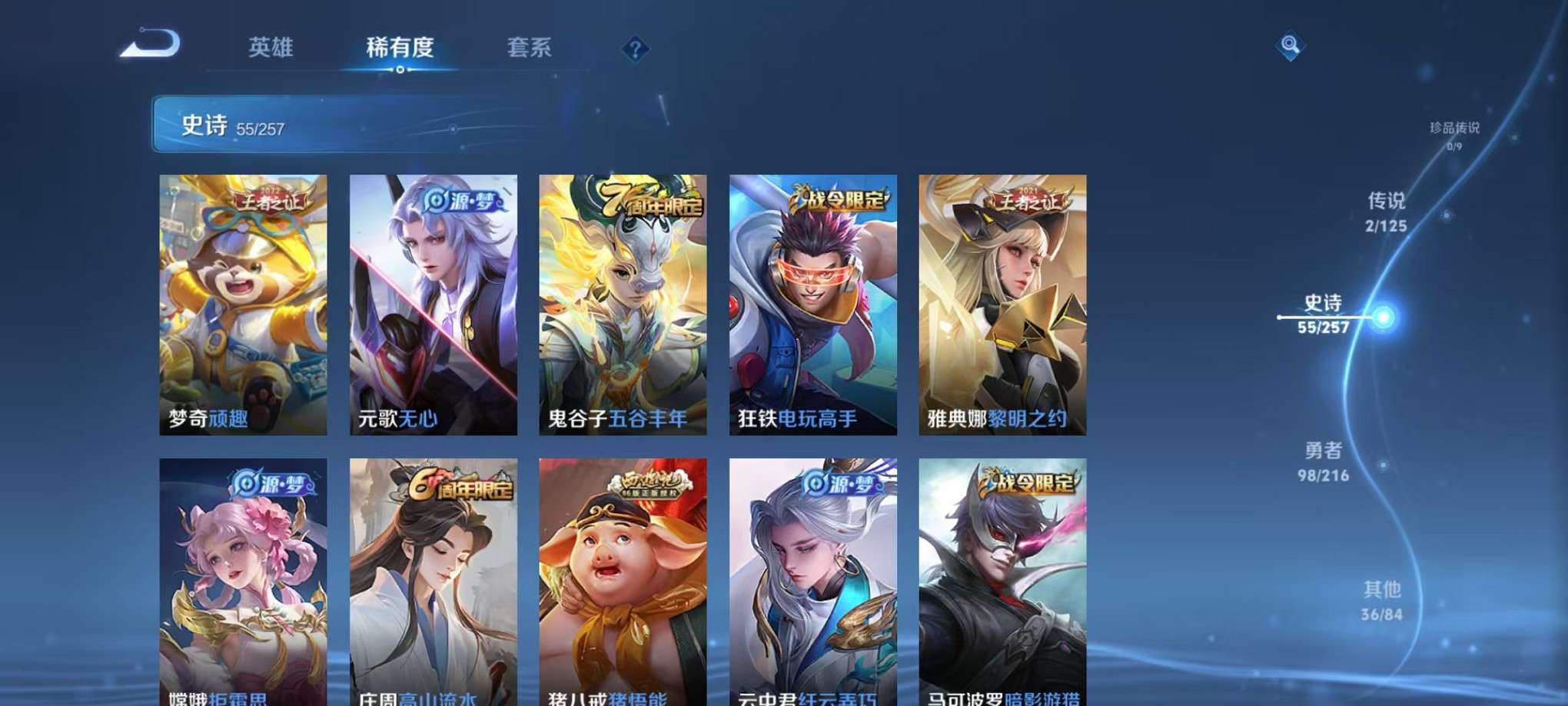The height and width of the screenshot is (706, 1568).
Task: Click the 源·梦 badge on 元歌无心 skin
Action: click(x=462, y=198)
